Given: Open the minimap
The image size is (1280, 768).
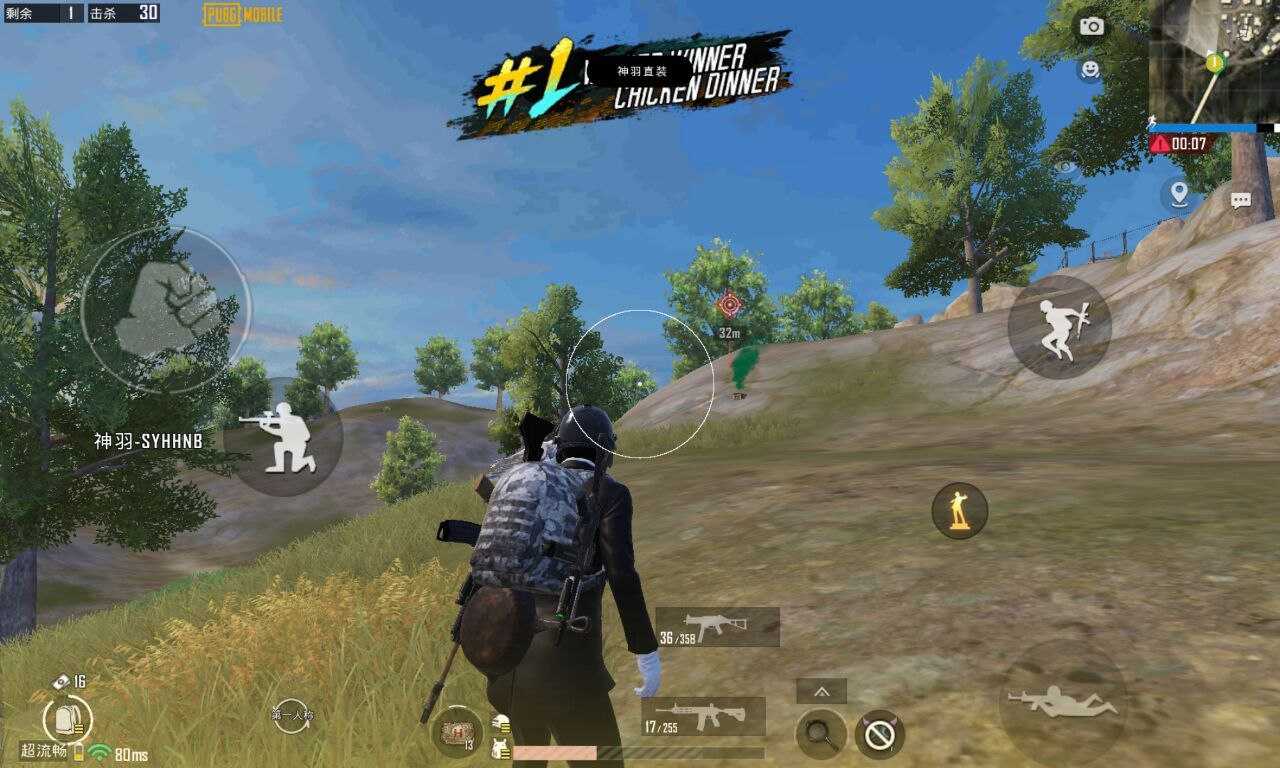Looking at the screenshot, I should 1213,60.
